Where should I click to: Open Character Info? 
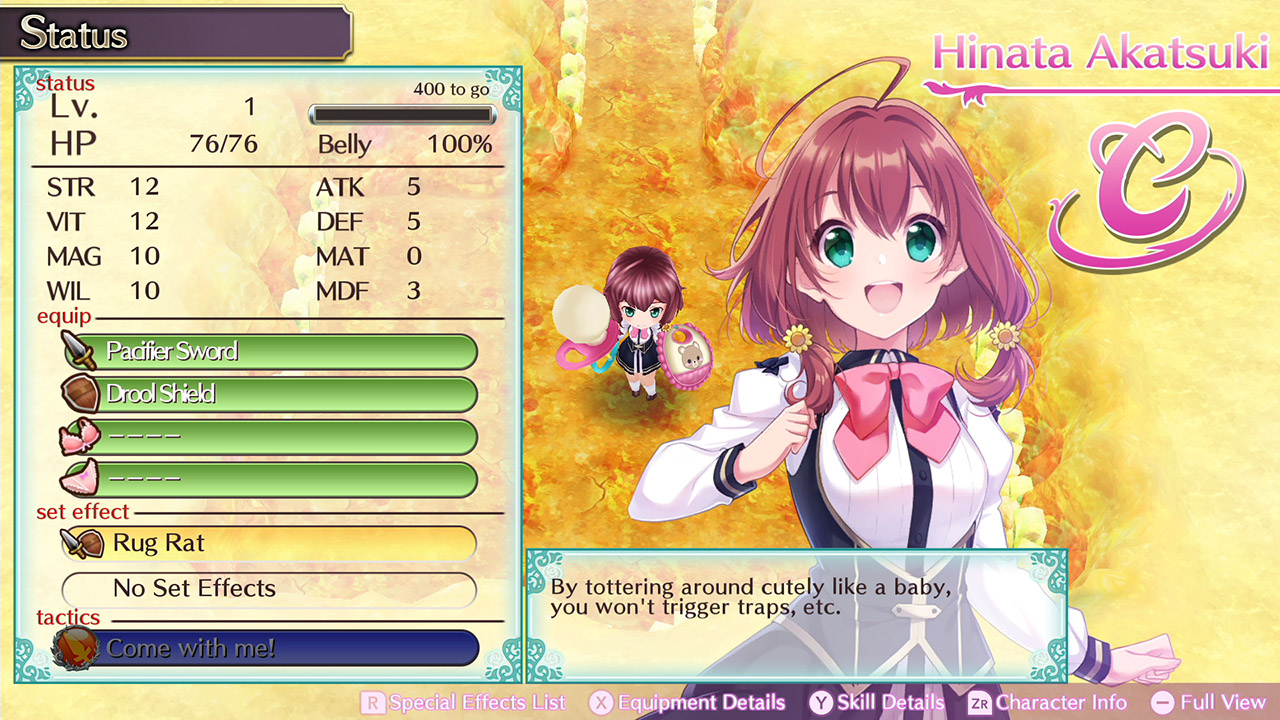tap(1055, 702)
